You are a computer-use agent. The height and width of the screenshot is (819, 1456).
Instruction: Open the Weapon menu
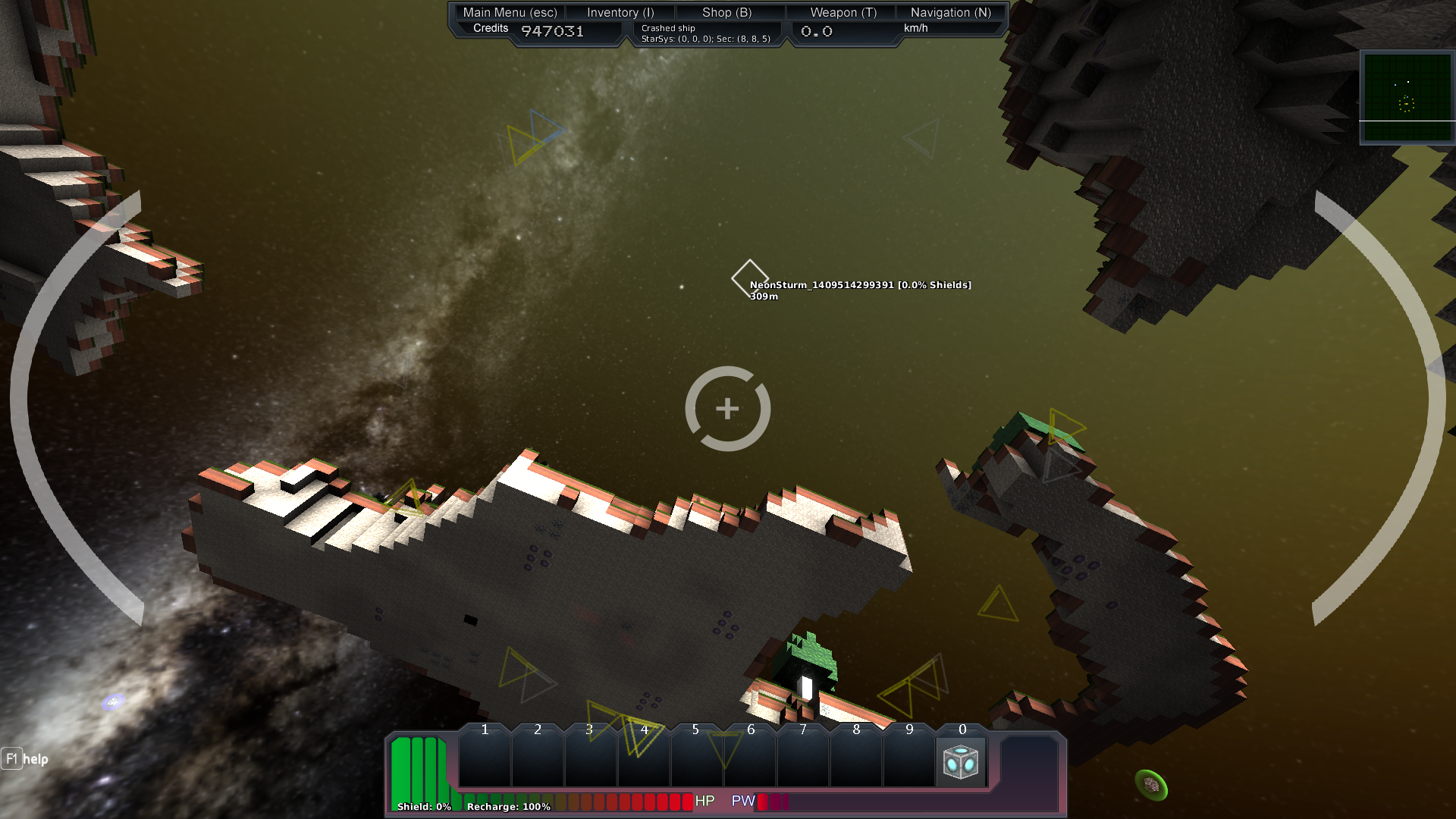point(843,12)
